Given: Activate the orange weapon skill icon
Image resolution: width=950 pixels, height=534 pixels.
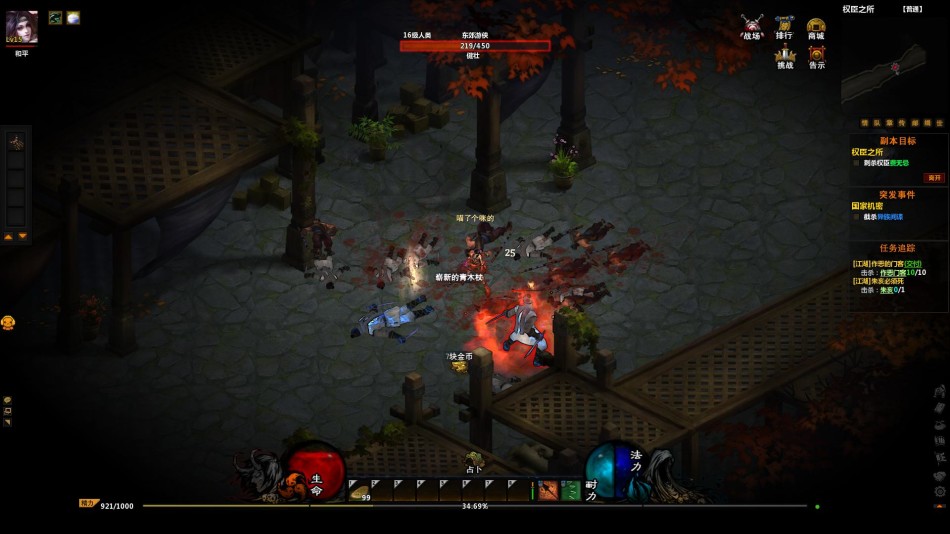Looking at the screenshot, I should point(548,490).
